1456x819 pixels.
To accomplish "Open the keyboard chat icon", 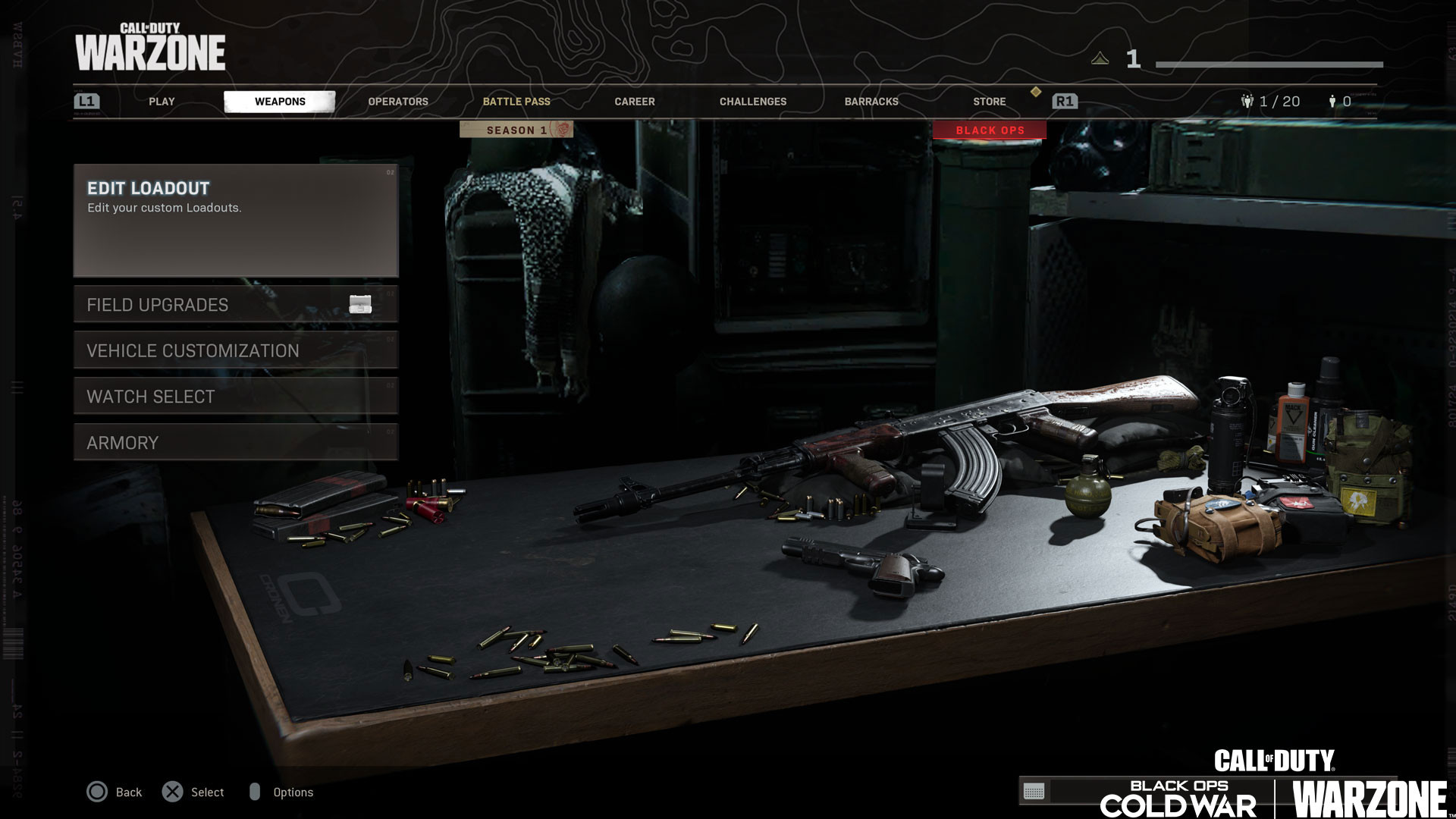I will click(1034, 792).
